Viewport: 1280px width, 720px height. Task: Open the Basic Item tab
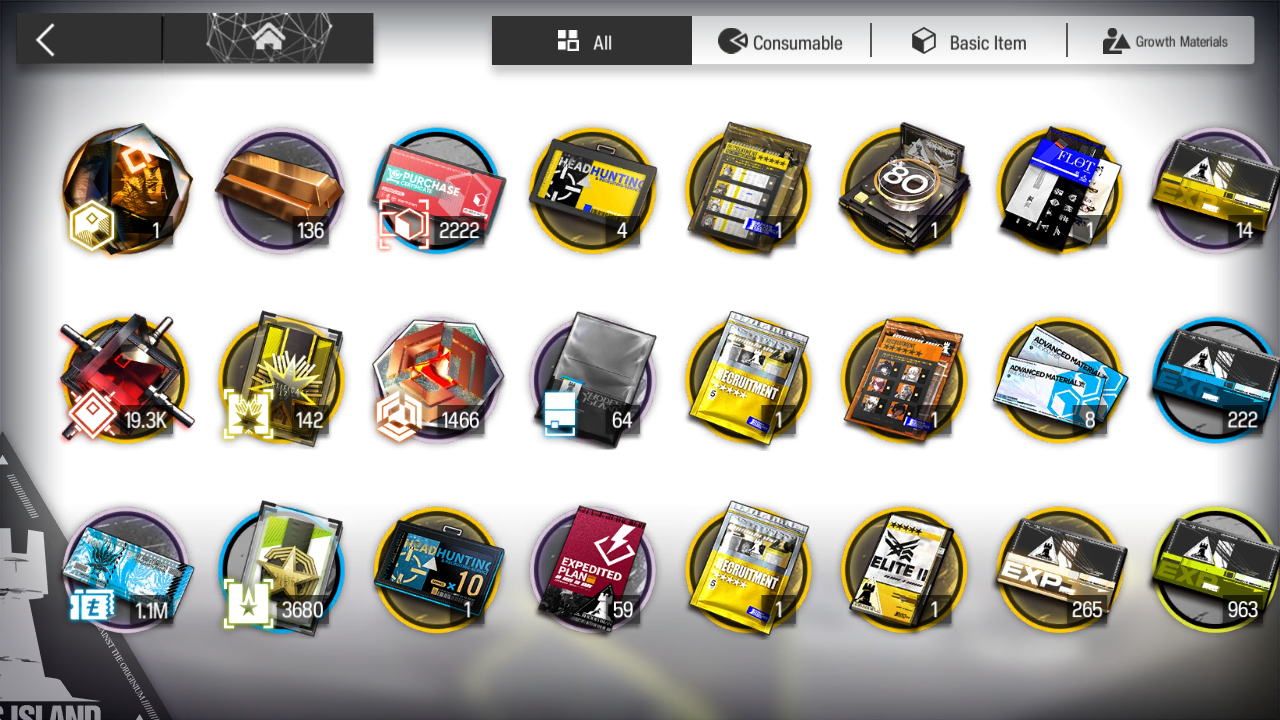coord(968,41)
